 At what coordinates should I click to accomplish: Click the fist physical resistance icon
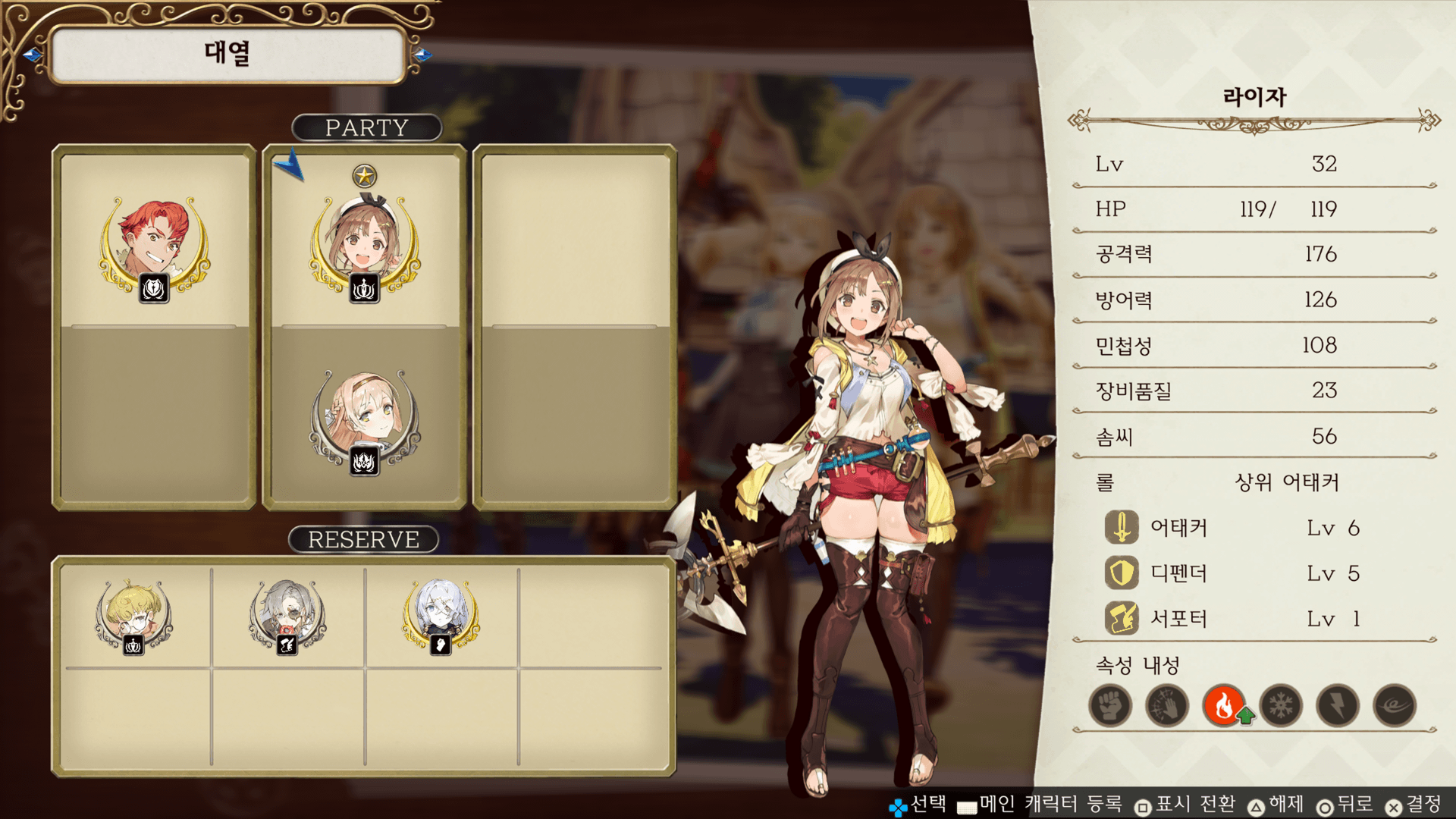tap(1110, 706)
